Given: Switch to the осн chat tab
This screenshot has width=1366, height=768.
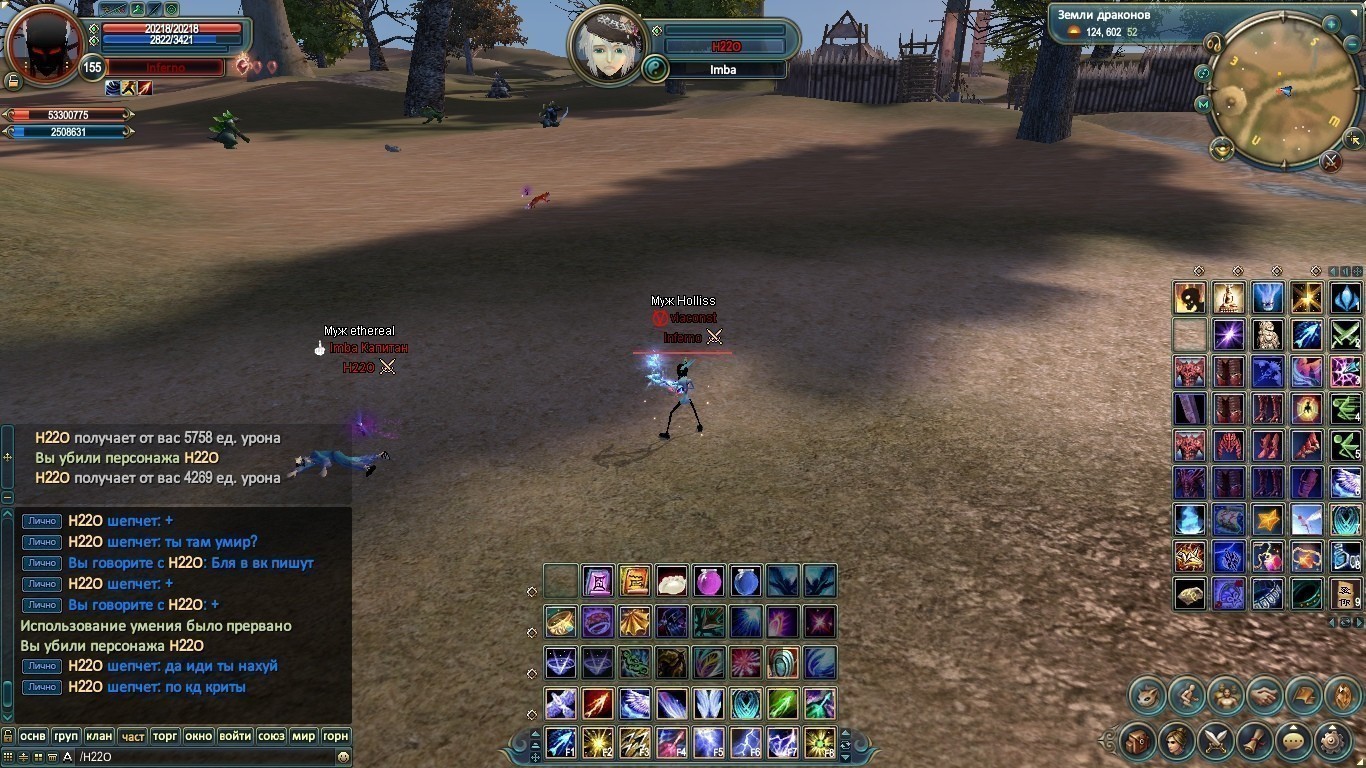Looking at the screenshot, I should tap(33, 736).
